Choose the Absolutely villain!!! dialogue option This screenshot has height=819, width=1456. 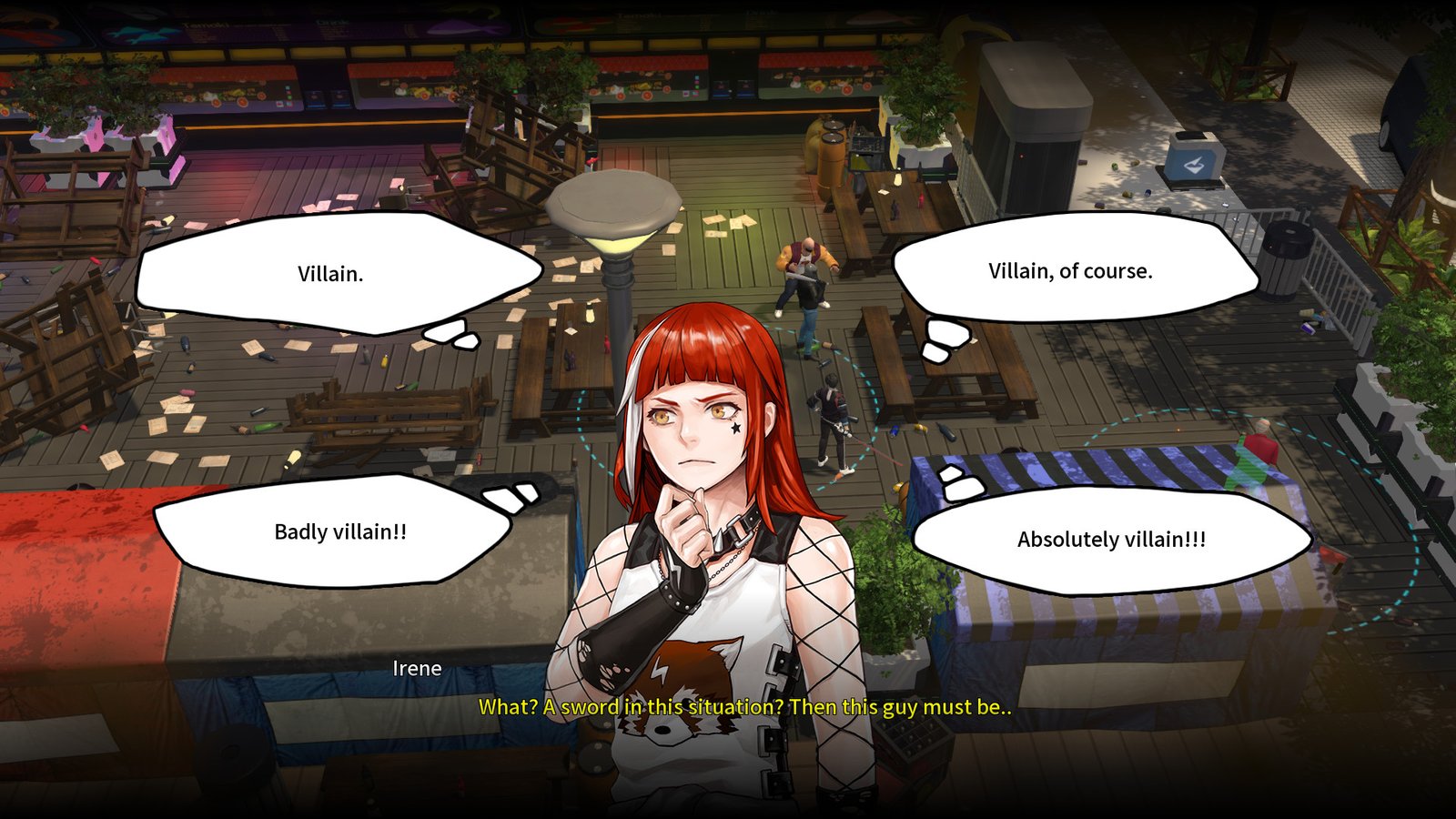click(x=1110, y=540)
